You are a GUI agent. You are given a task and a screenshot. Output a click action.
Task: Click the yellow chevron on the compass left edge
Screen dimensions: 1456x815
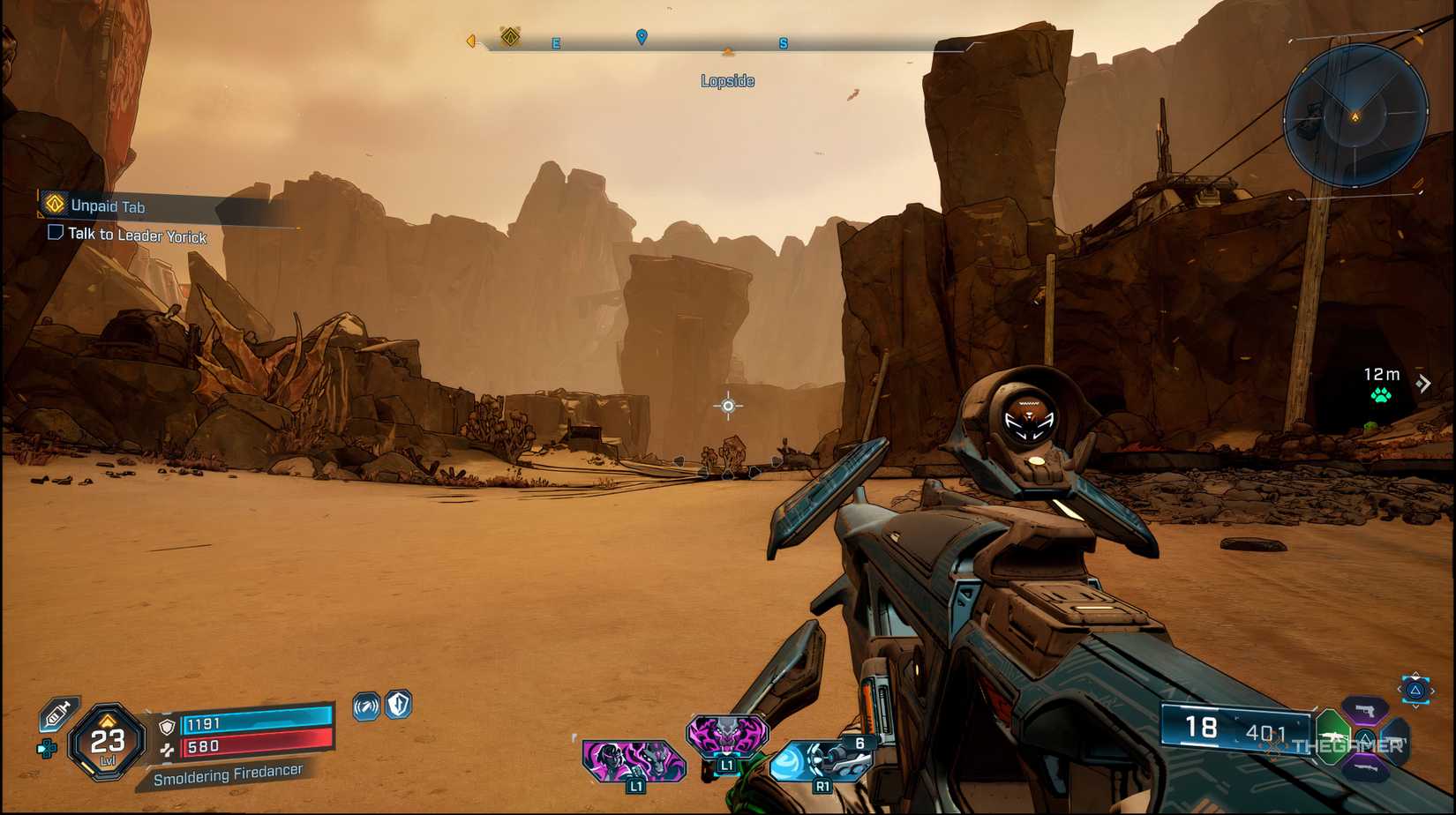click(470, 41)
